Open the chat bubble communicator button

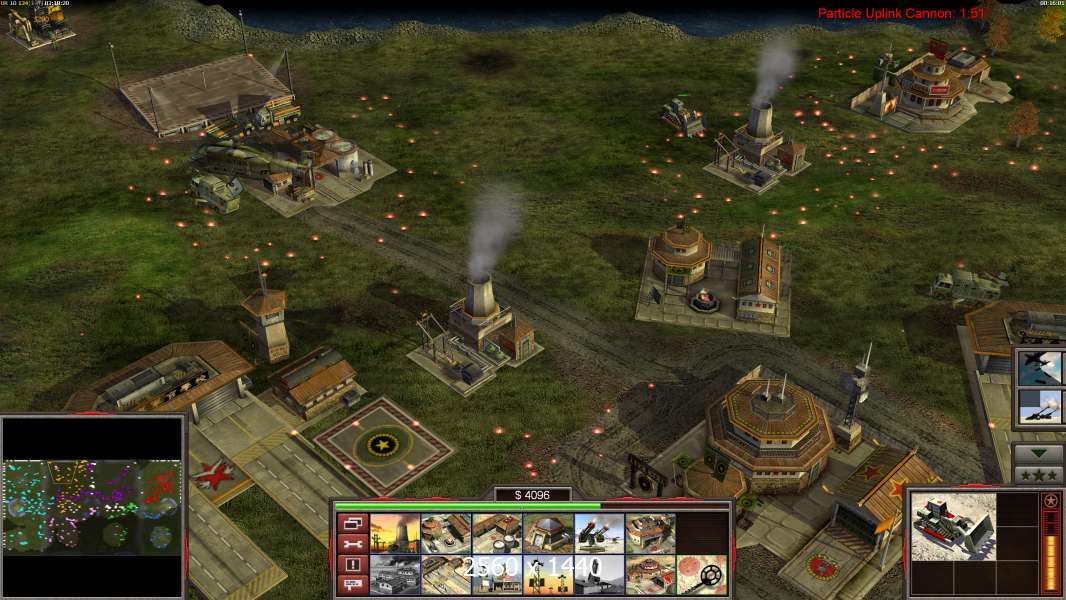click(353, 584)
